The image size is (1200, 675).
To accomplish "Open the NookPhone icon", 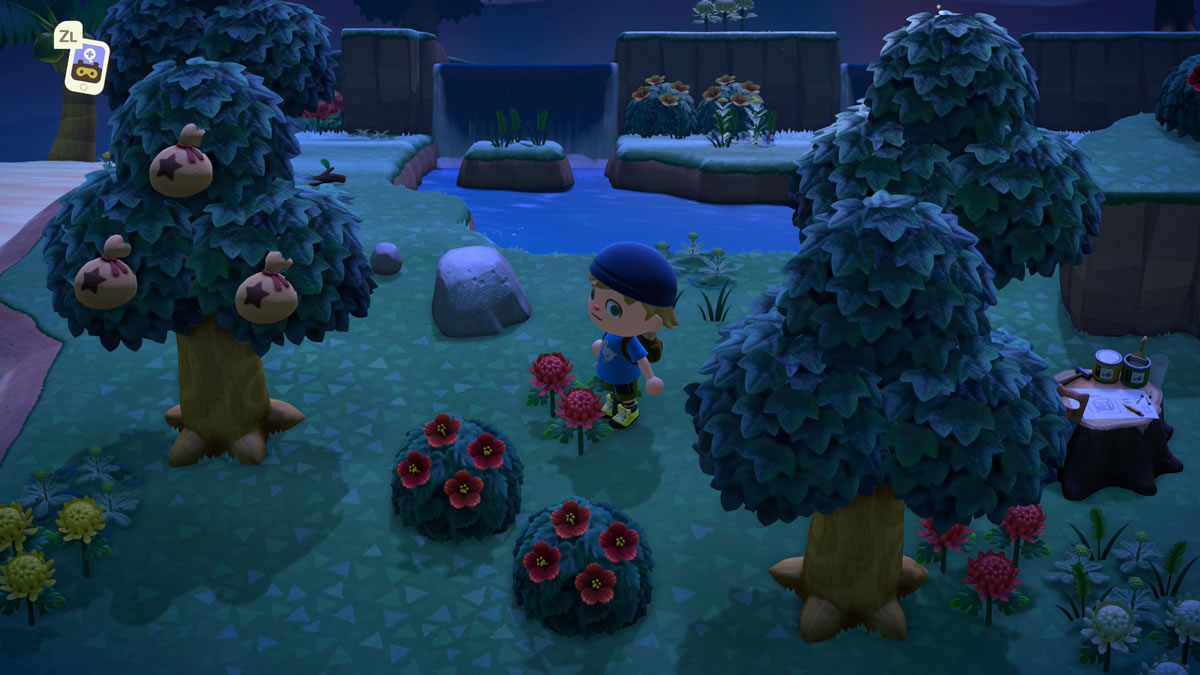I will (x=86, y=65).
